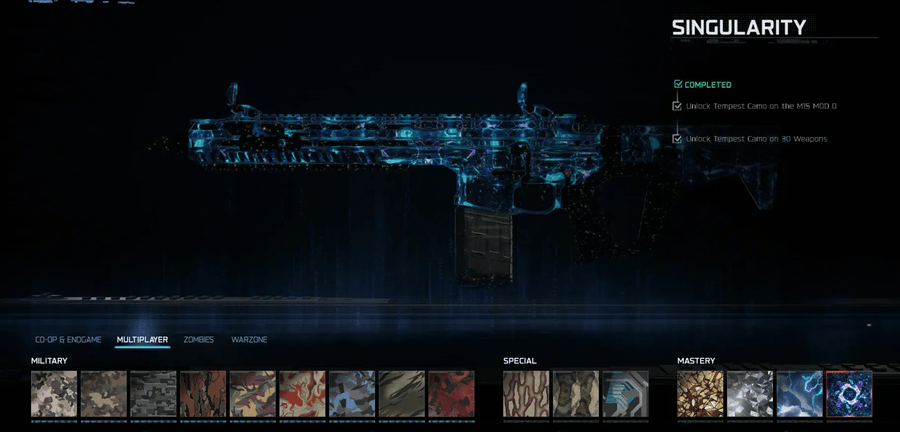Select the red and cream swirl camo

(302, 394)
